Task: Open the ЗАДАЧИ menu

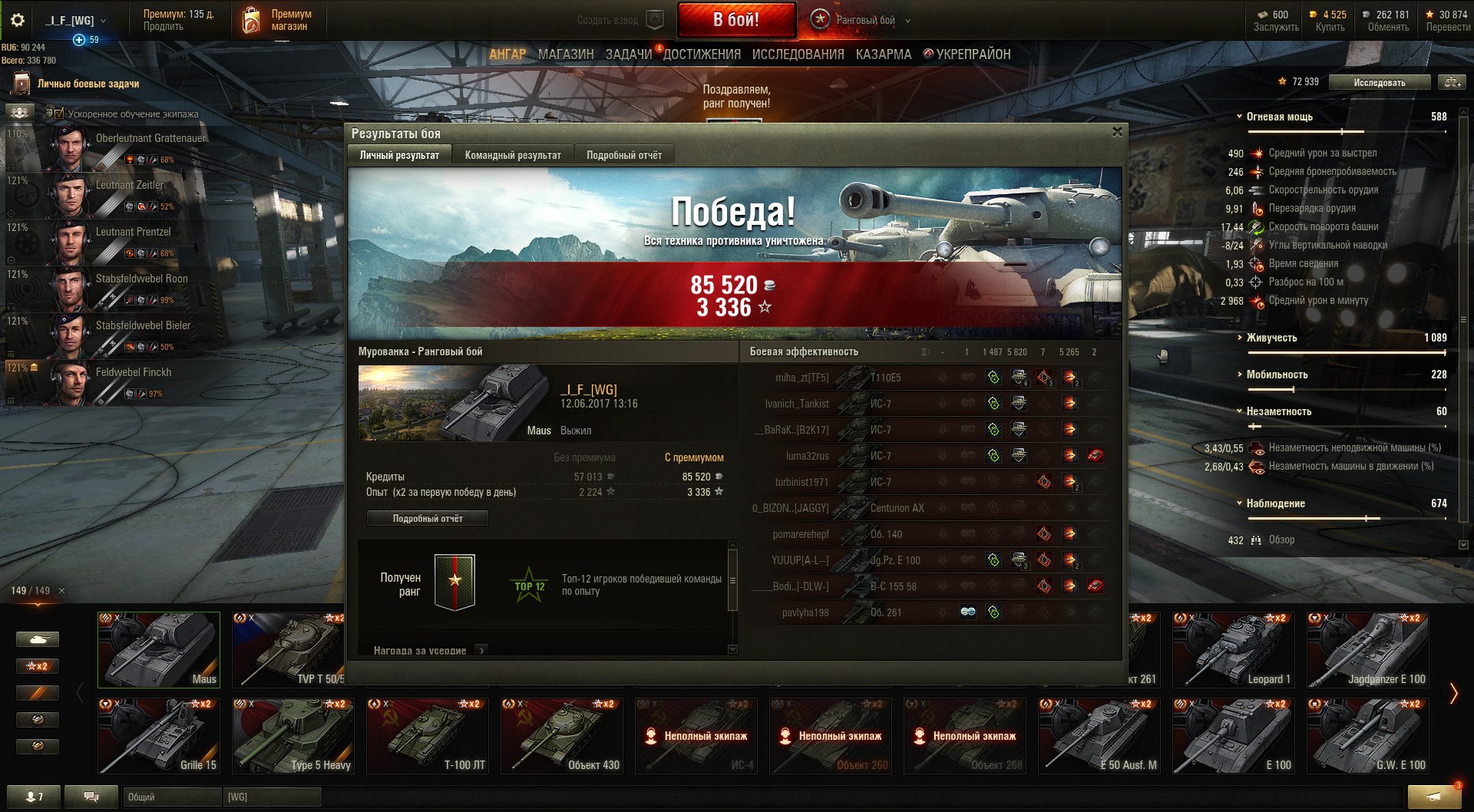Action: click(629, 54)
